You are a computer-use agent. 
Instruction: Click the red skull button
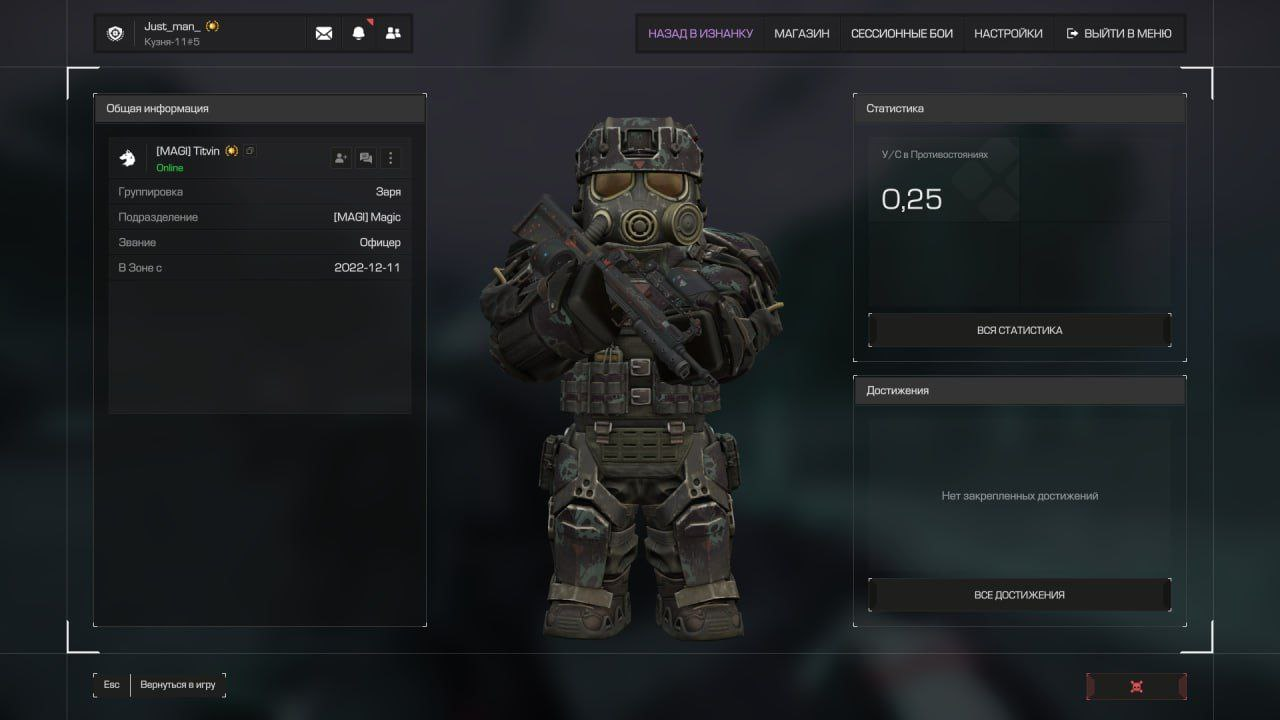pyautogui.click(x=1136, y=686)
